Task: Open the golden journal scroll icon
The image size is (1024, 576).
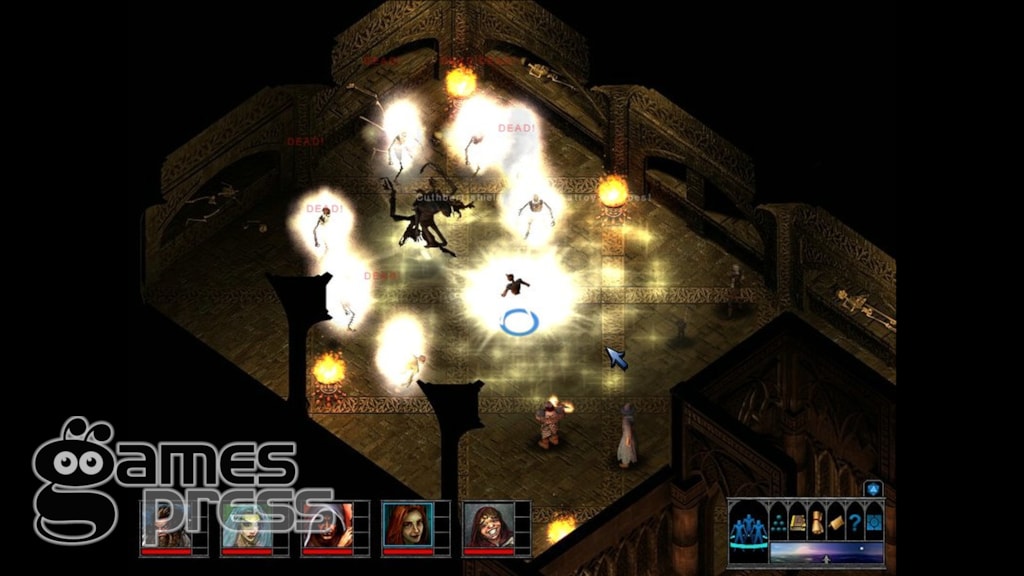Action: (836, 521)
